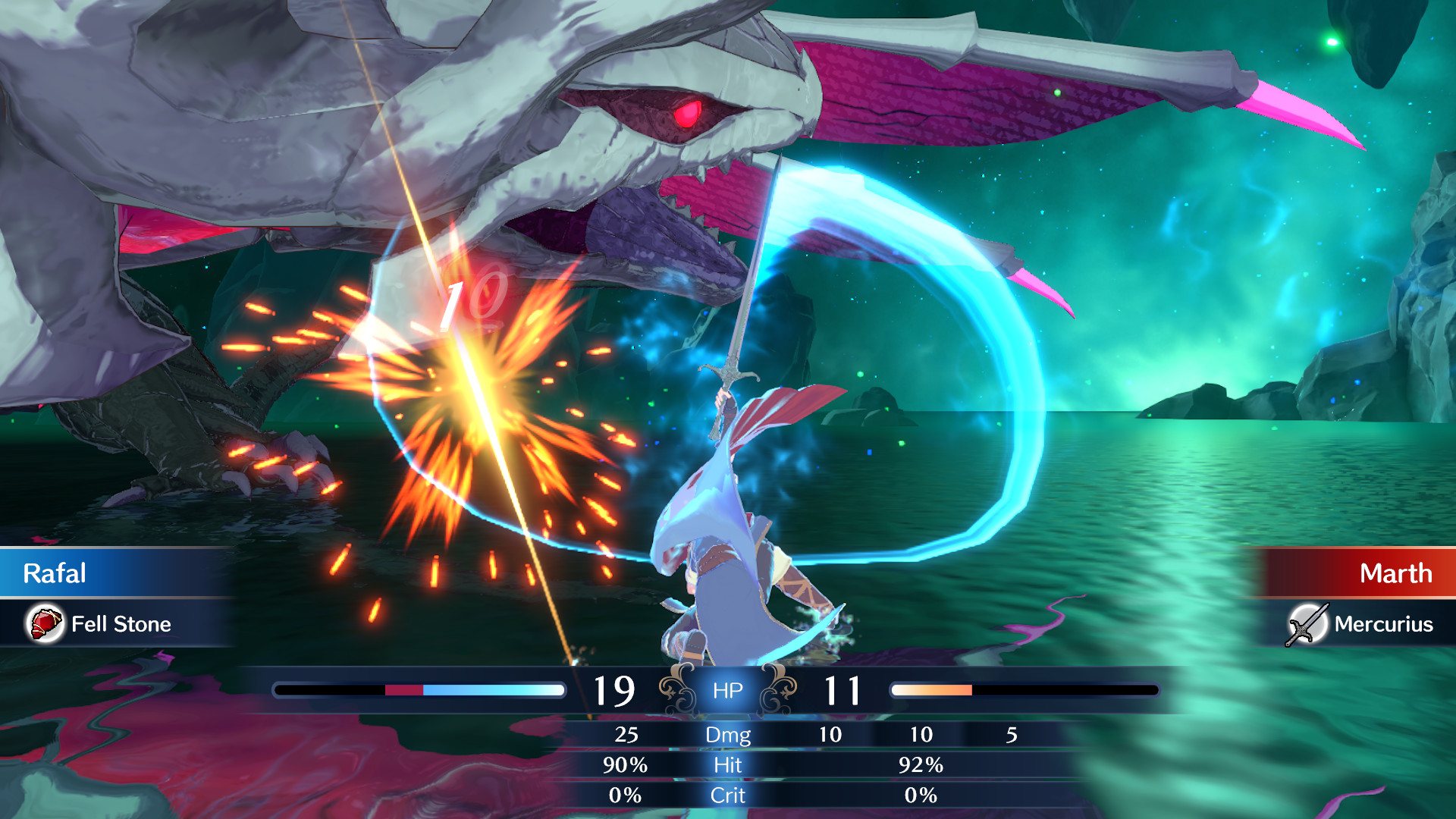
Task: Click Rafal's 90% Hit value
Action: click(626, 766)
